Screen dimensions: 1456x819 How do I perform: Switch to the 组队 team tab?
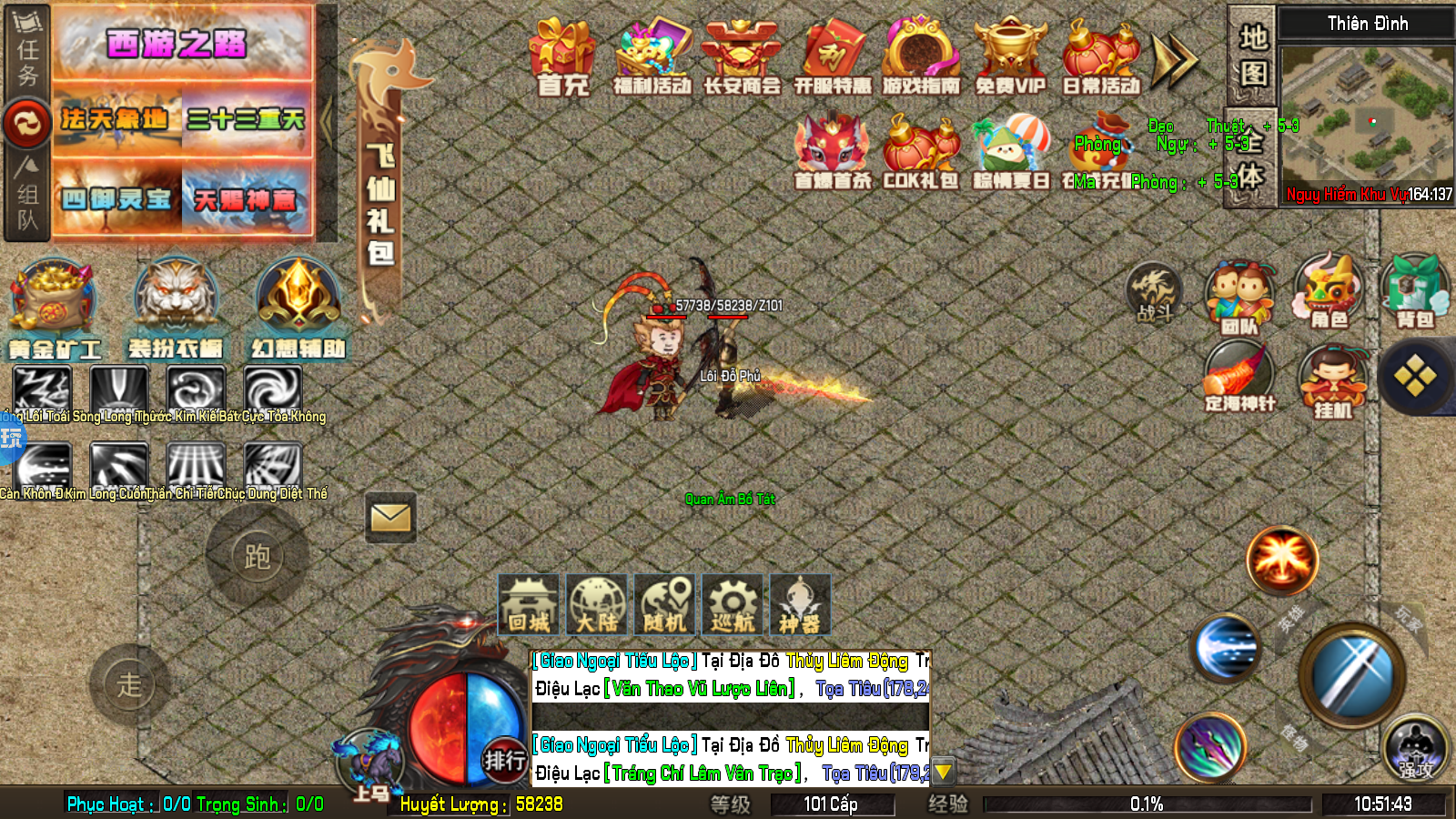27,193
